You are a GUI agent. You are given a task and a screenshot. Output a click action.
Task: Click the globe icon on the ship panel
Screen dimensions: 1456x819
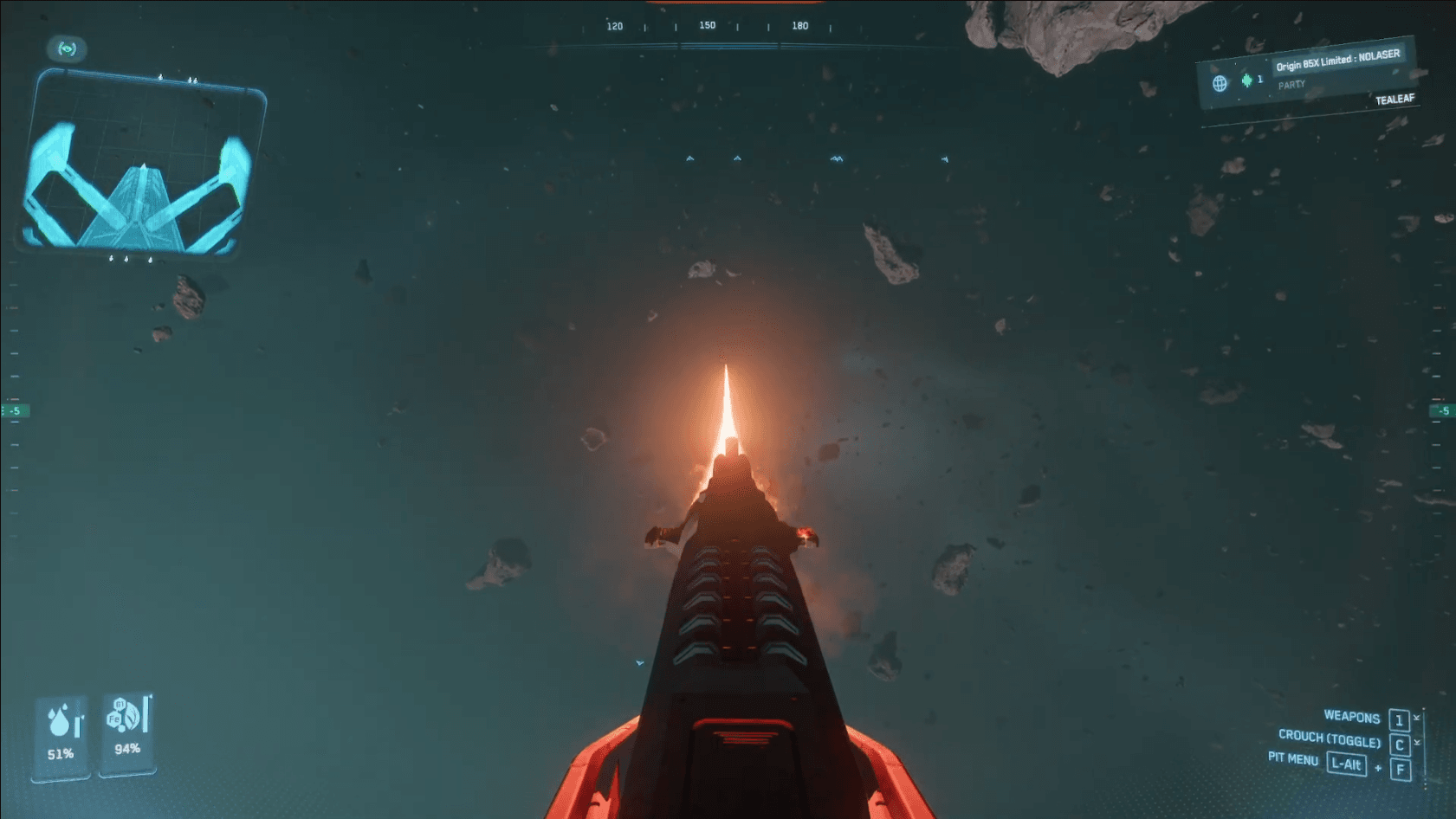click(x=1220, y=83)
